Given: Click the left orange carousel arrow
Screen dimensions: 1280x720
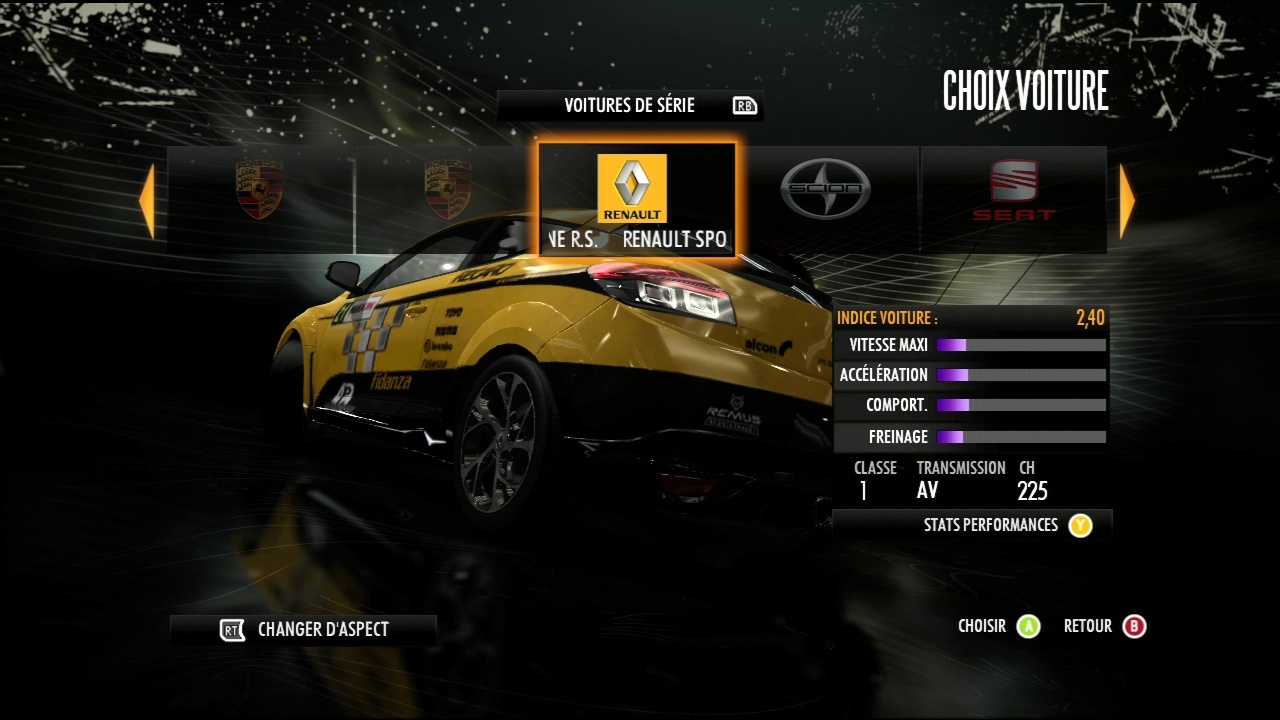Looking at the screenshot, I should pyautogui.click(x=147, y=201).
